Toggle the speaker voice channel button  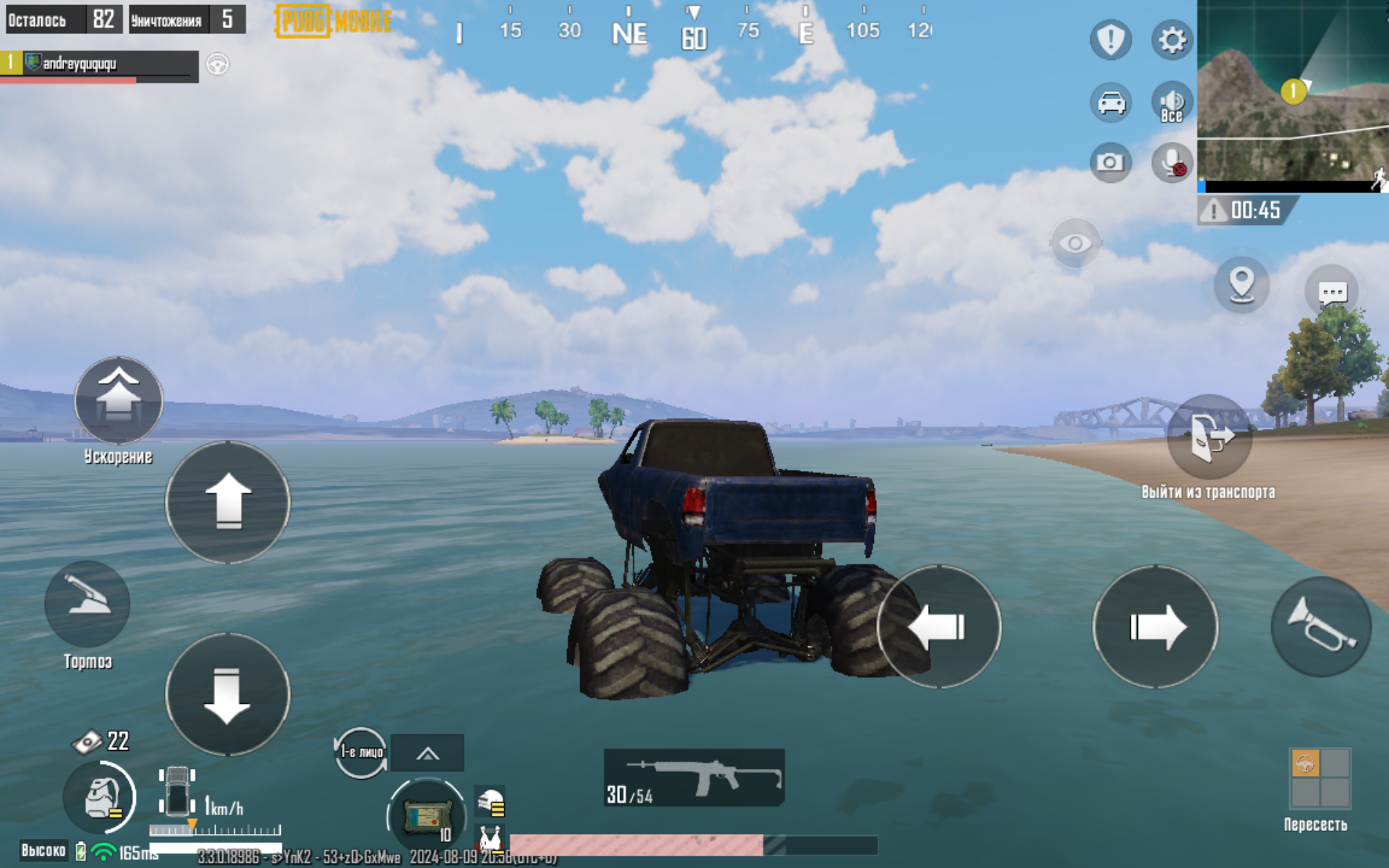1171,102
